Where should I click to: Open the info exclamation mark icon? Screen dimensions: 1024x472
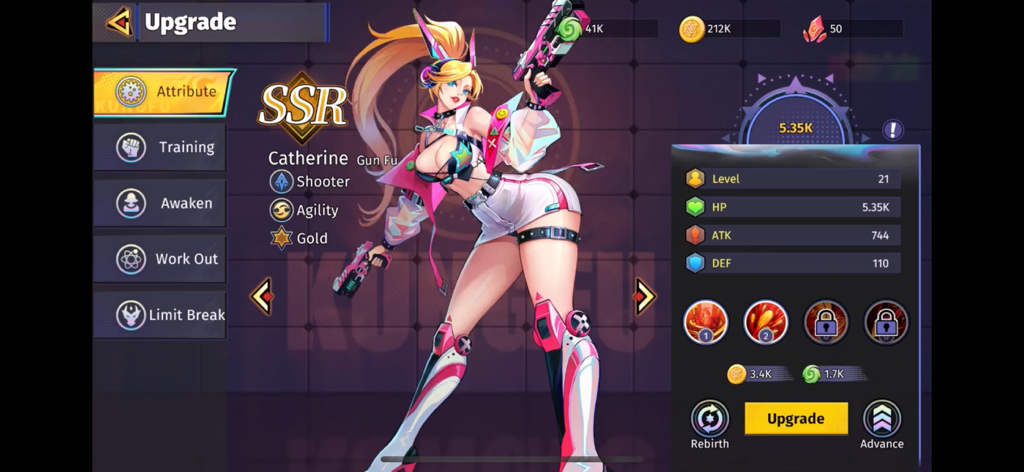click(893, 130)
